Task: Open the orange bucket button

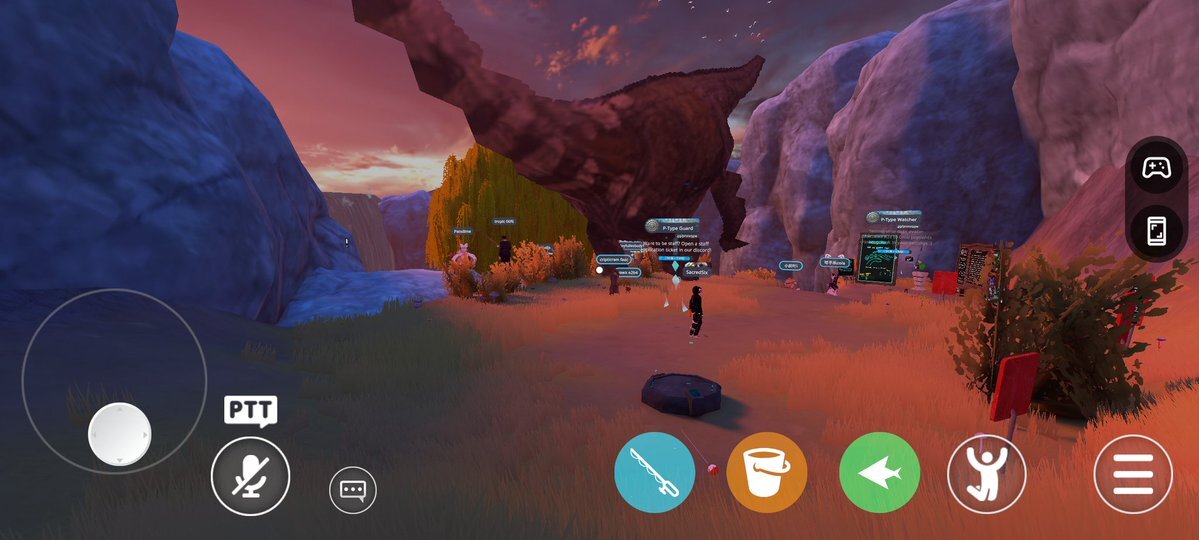Action: click(x=766, y=472)
